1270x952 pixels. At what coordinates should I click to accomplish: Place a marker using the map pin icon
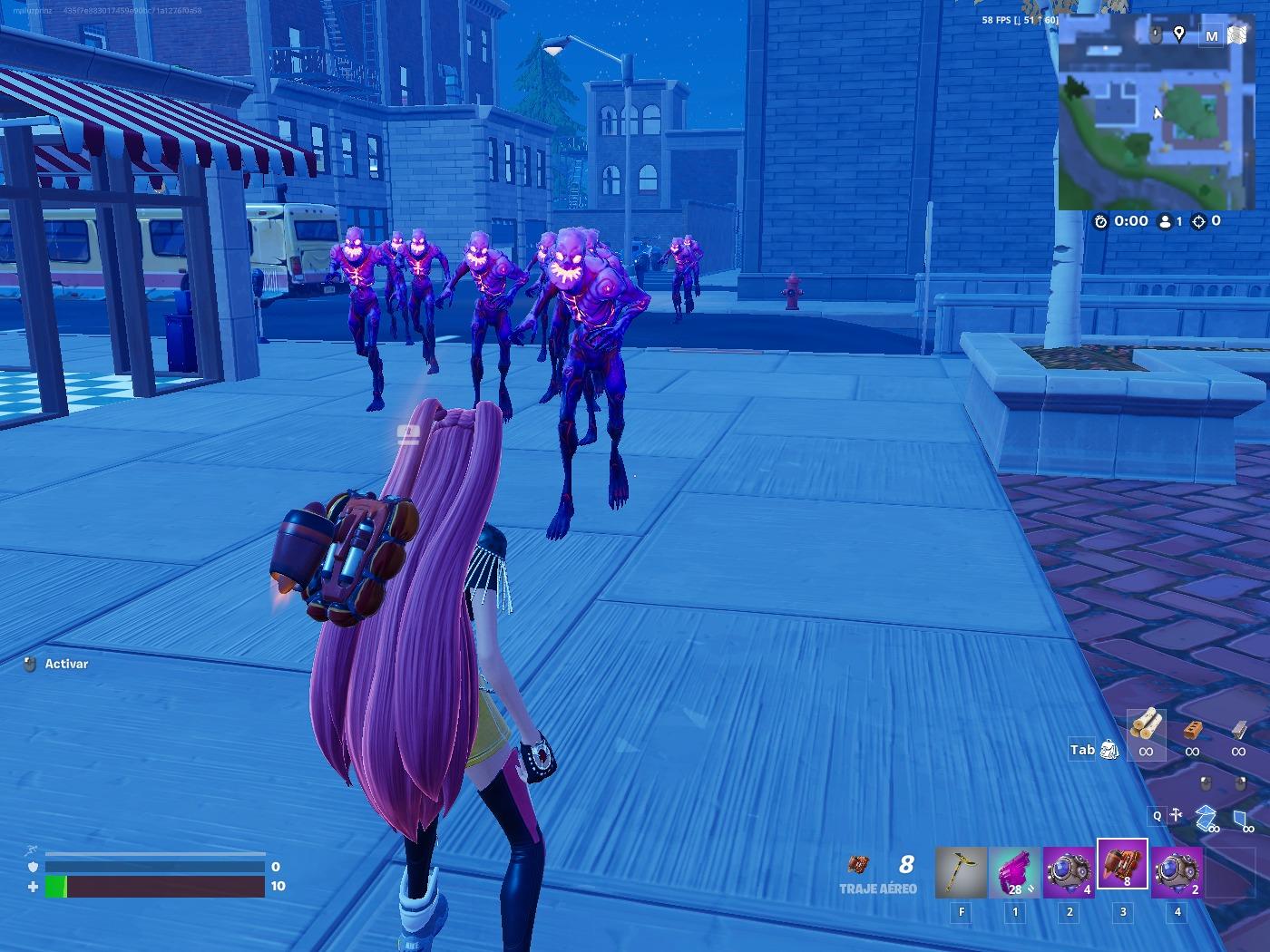[1178, 34]
